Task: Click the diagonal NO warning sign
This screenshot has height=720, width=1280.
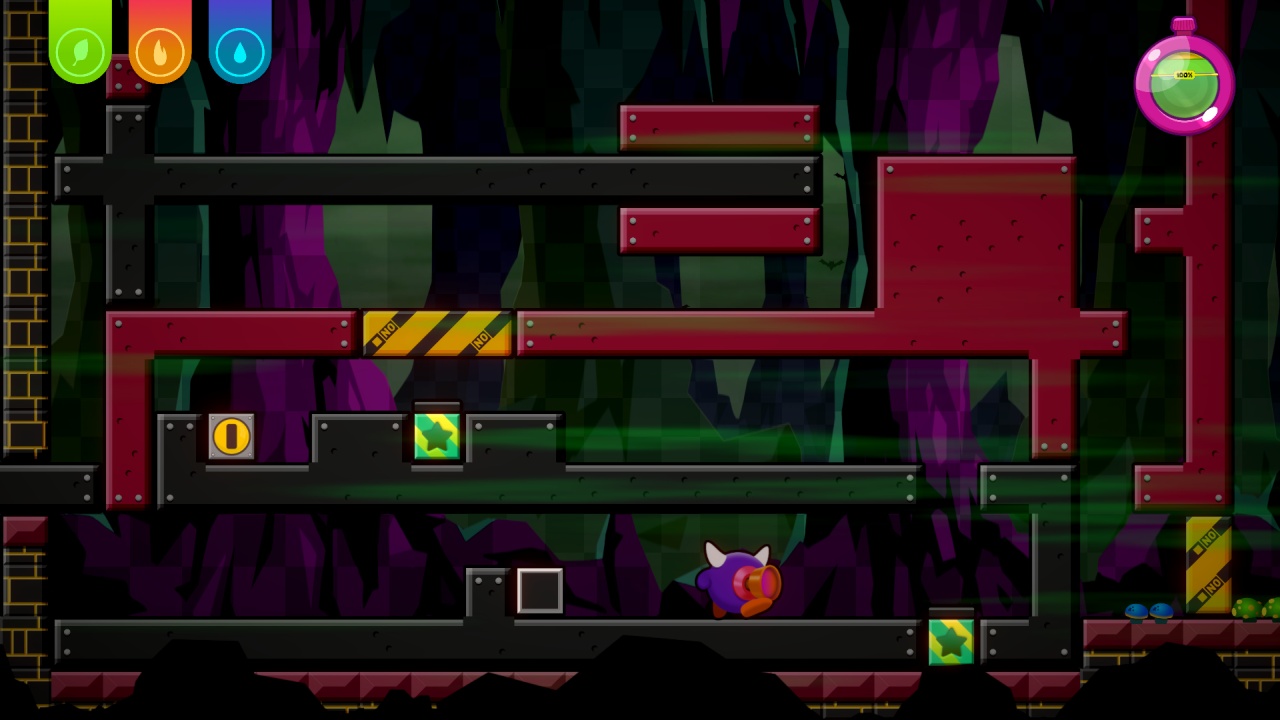Action: tap(436, 334)
